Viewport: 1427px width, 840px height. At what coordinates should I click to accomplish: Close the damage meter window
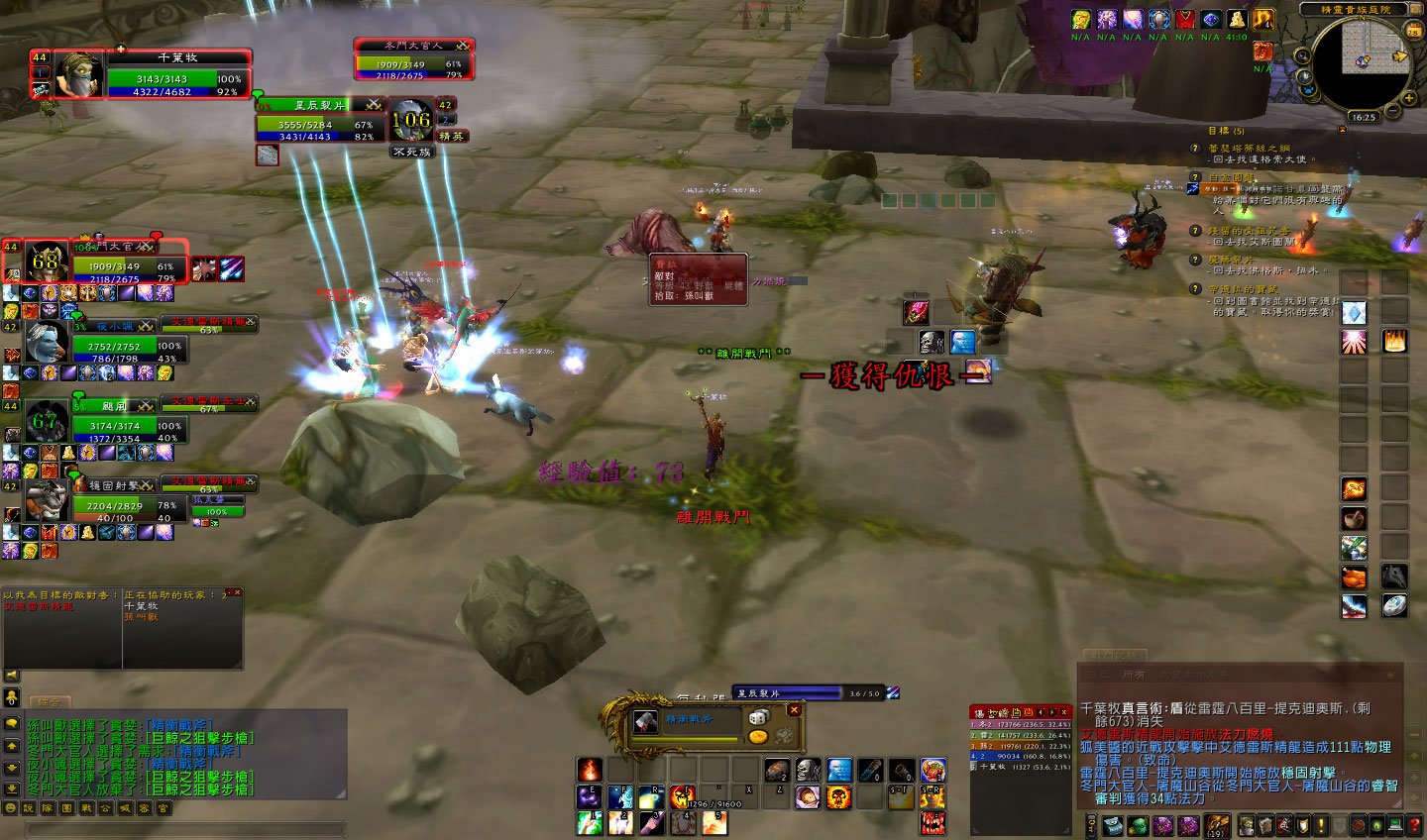coord(1065,712)
